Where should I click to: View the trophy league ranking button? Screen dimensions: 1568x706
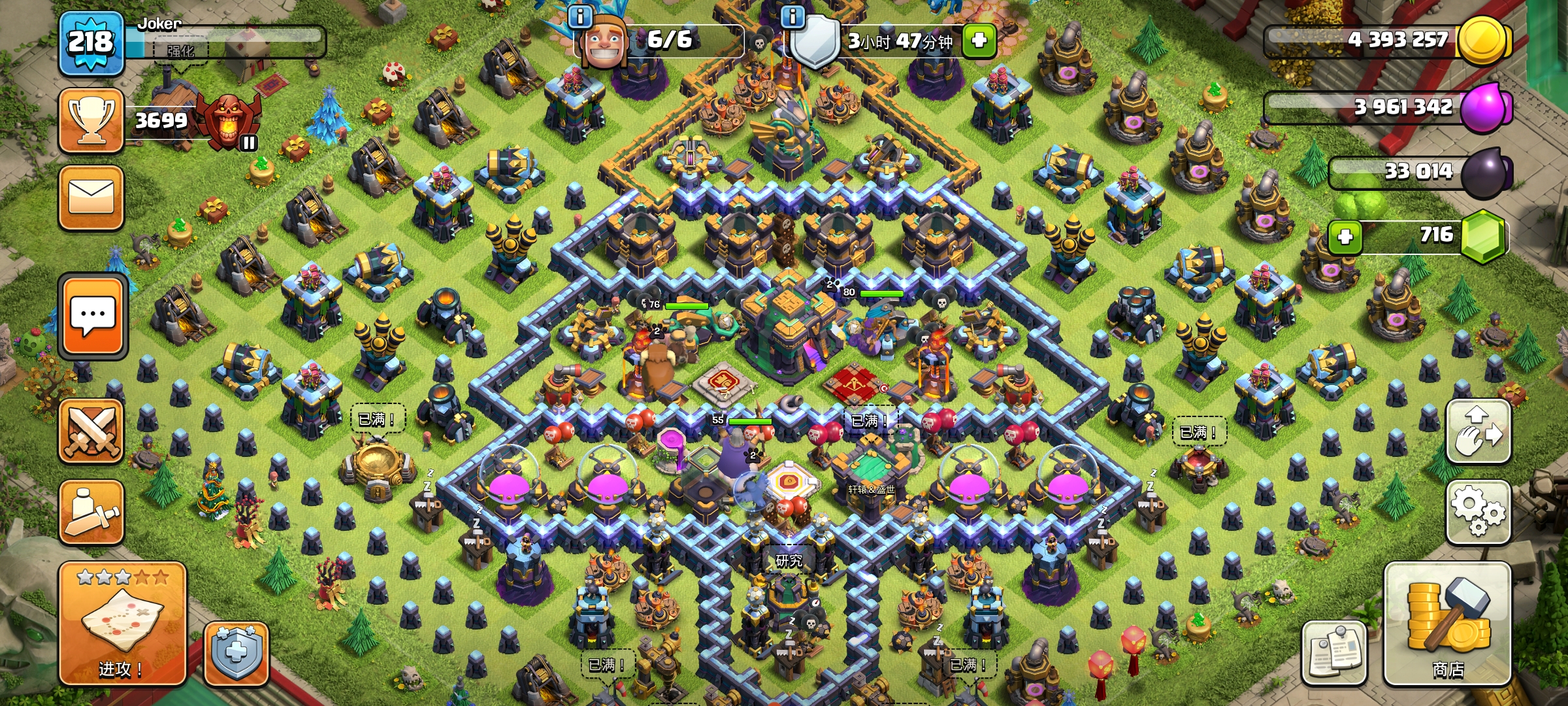(91, 121)
